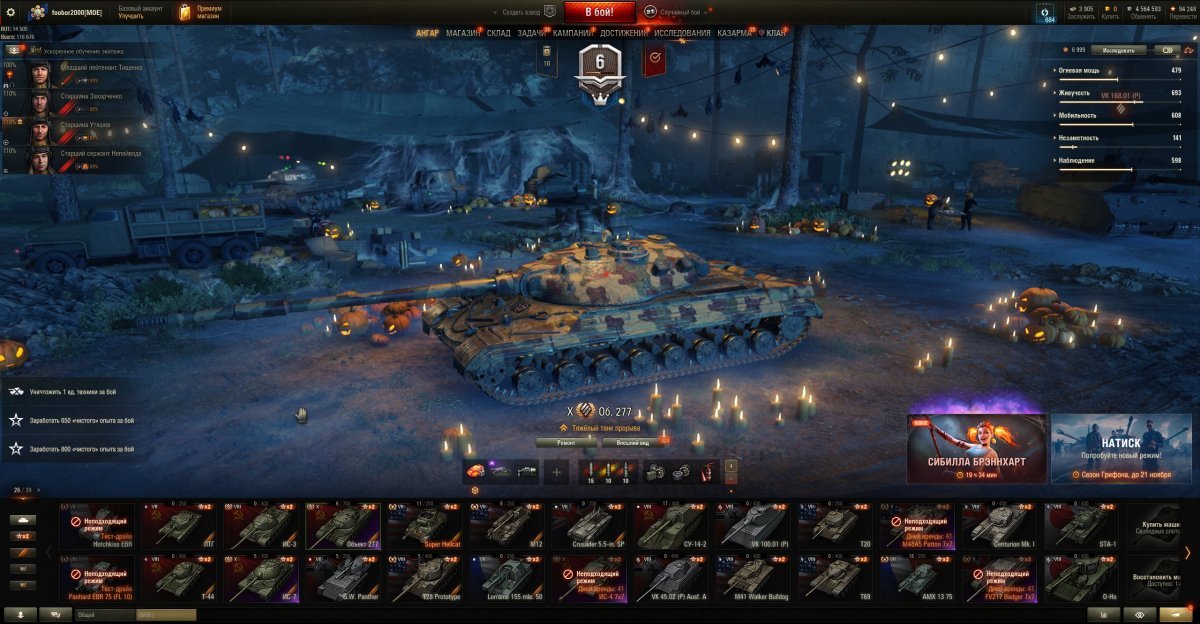
Task: Go to the ДОСТИЖЕНИЯ (Achievements) tab
Action: [x=623, y=33]
